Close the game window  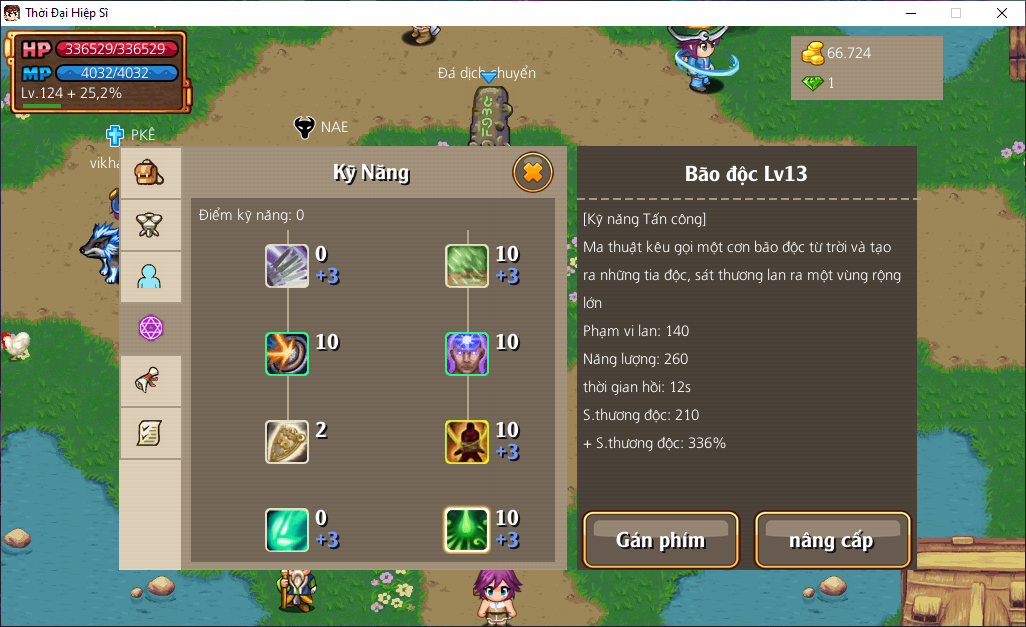click(1001, 13)
